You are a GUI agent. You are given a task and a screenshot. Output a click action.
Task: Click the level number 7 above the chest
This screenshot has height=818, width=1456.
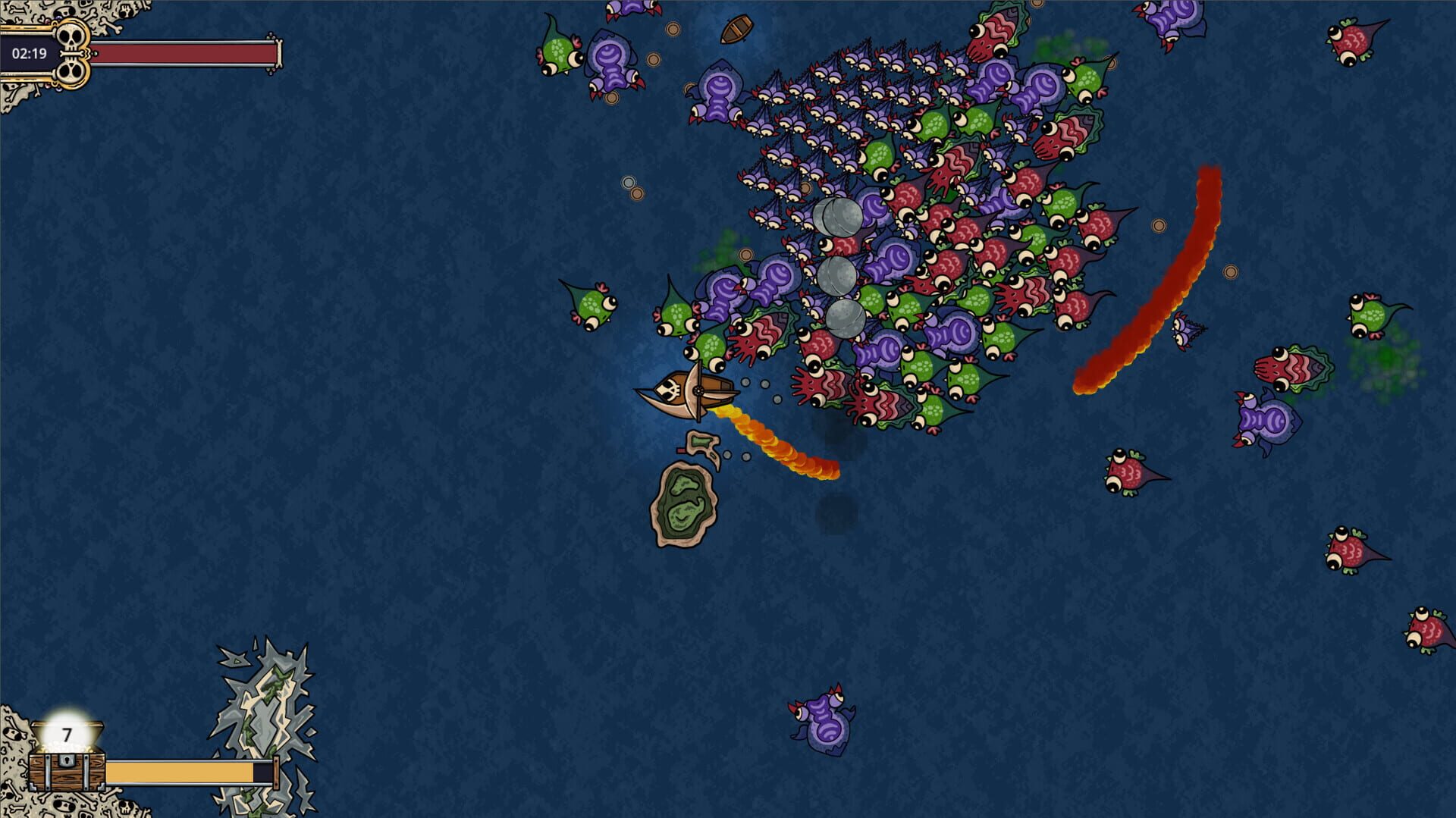click(x=66, y=734)
